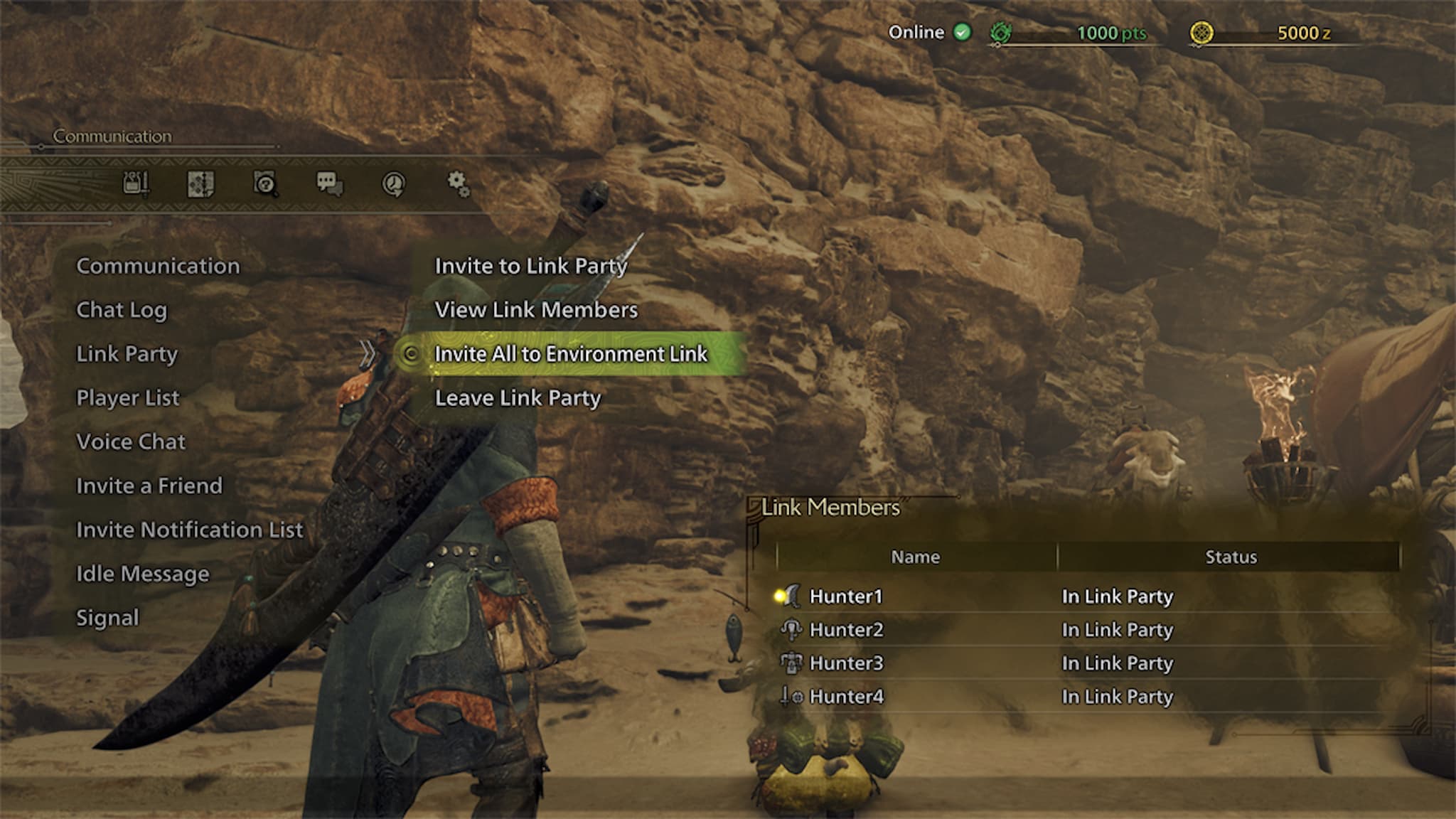Viewport: 1456px width, 819px height.
Task: Select Leave Link Party
Action: [x=518, y=397]
